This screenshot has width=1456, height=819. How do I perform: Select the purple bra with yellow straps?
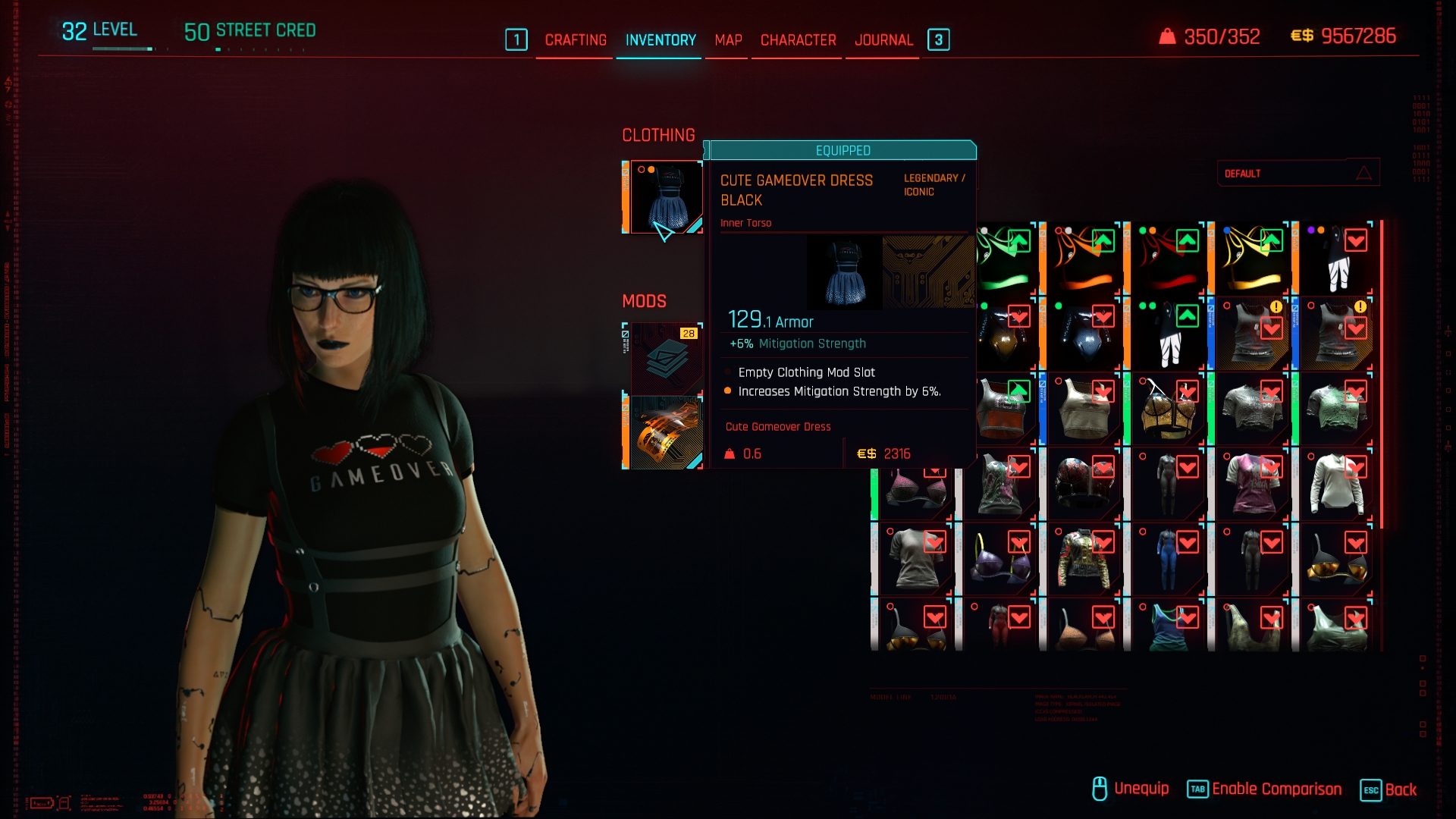pos(1000,561)
